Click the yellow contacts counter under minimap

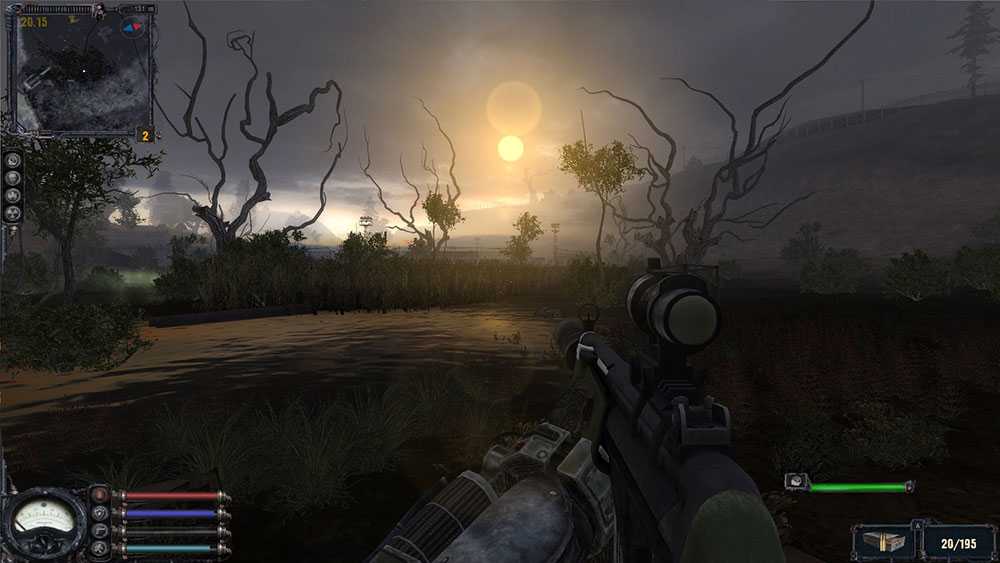(145, 135)
